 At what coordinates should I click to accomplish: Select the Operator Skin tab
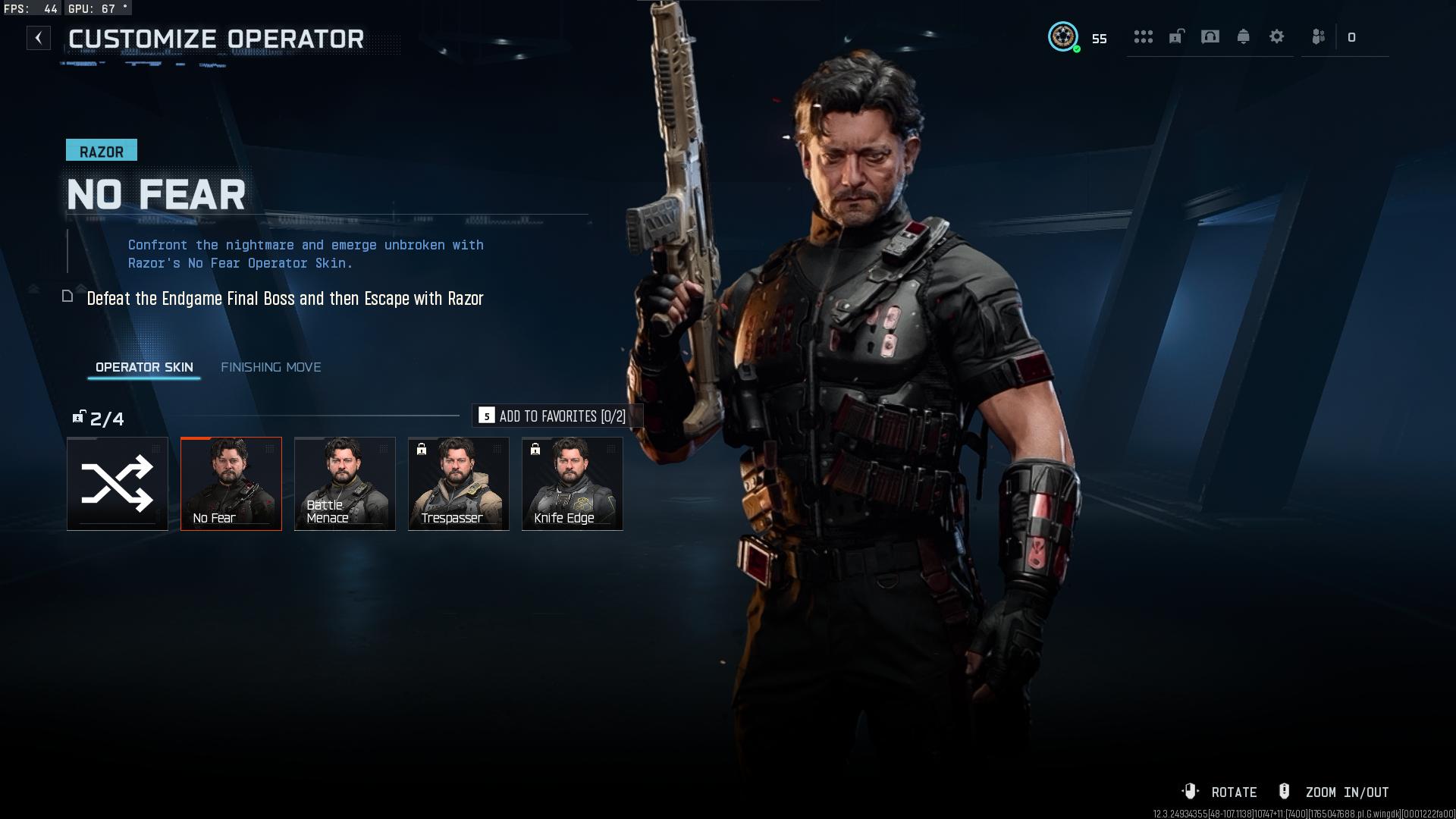tap(144, 367)
